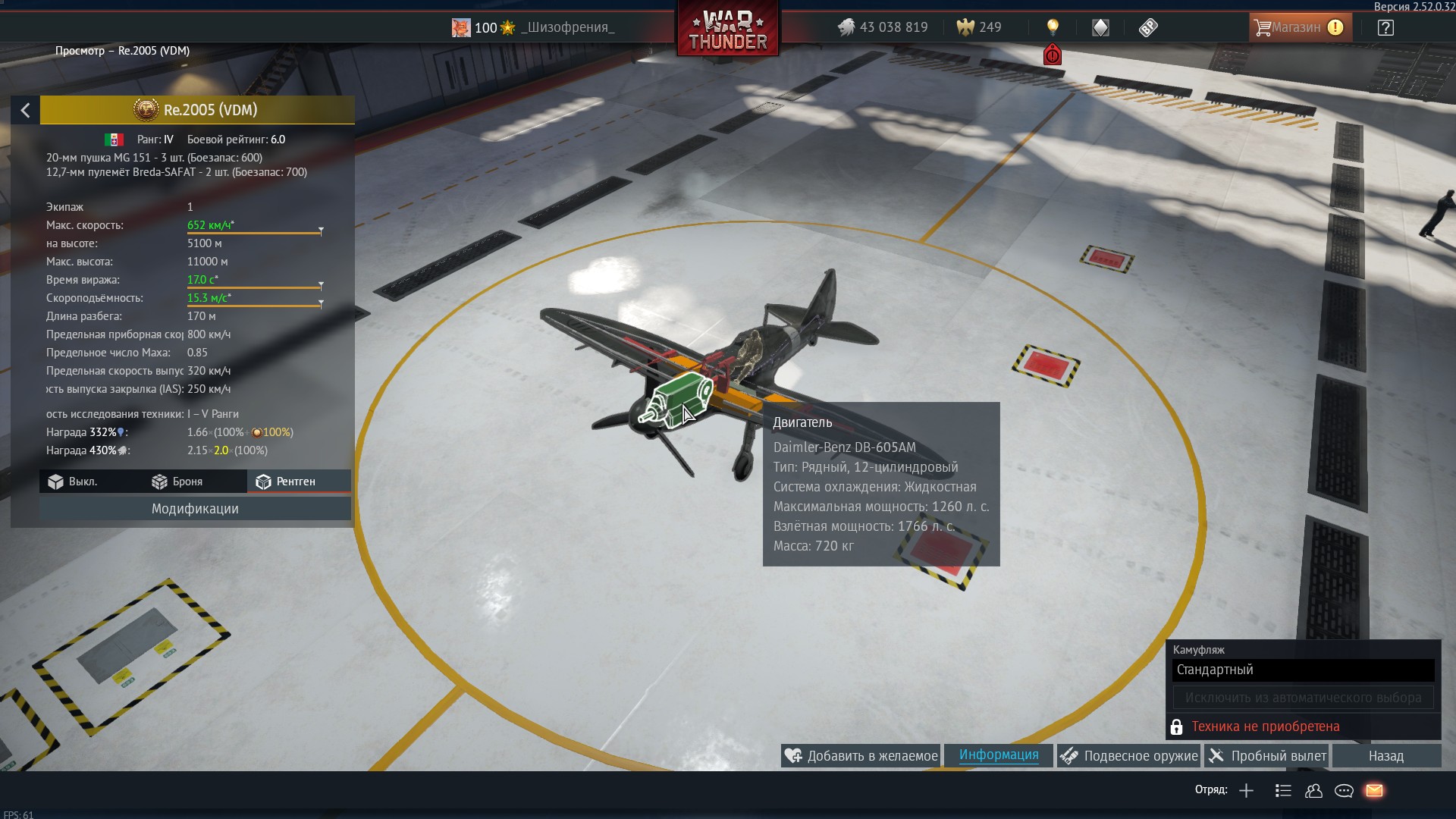Open the chat bubble icon
Screen dimensions: 1456x819
point(1344,791)
